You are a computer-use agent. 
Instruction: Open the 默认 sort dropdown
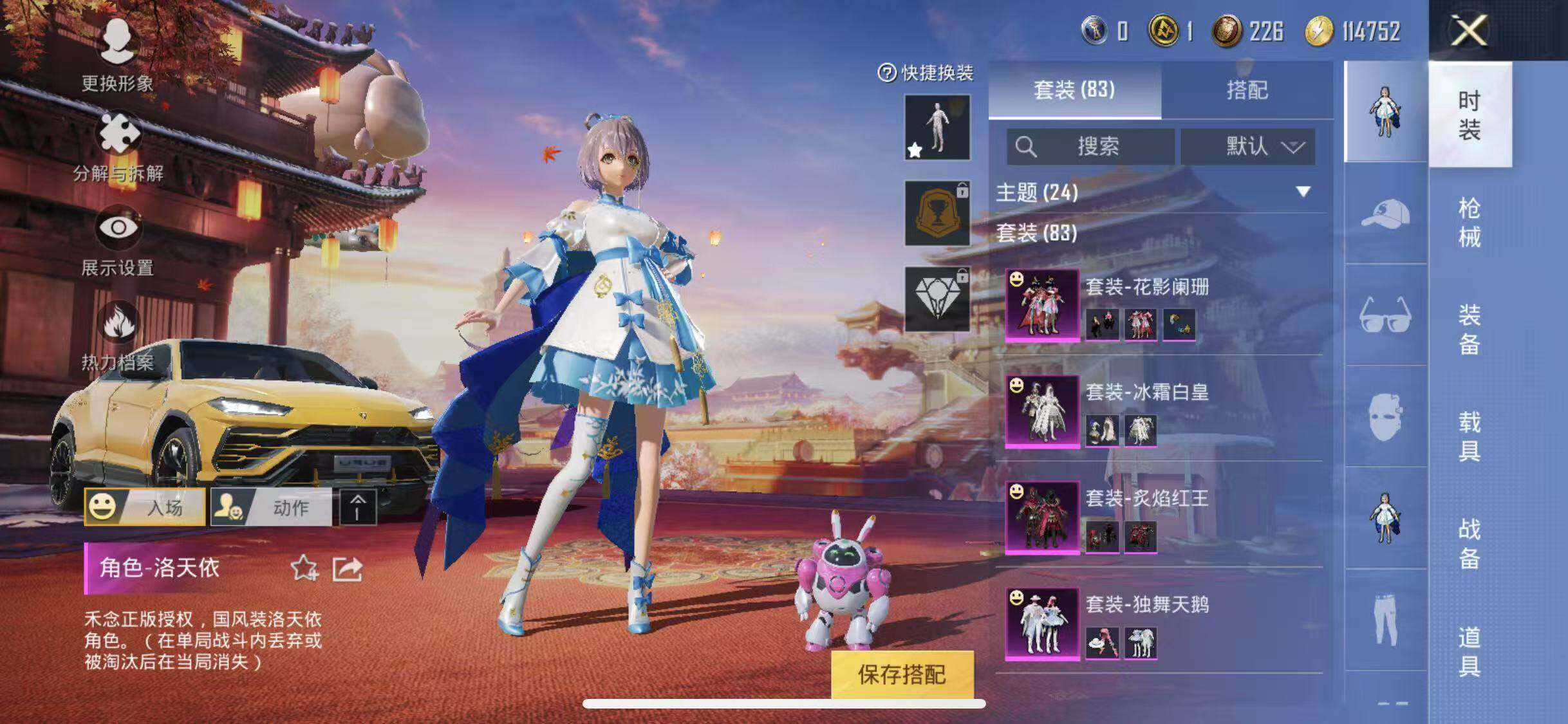(1247, 147)
